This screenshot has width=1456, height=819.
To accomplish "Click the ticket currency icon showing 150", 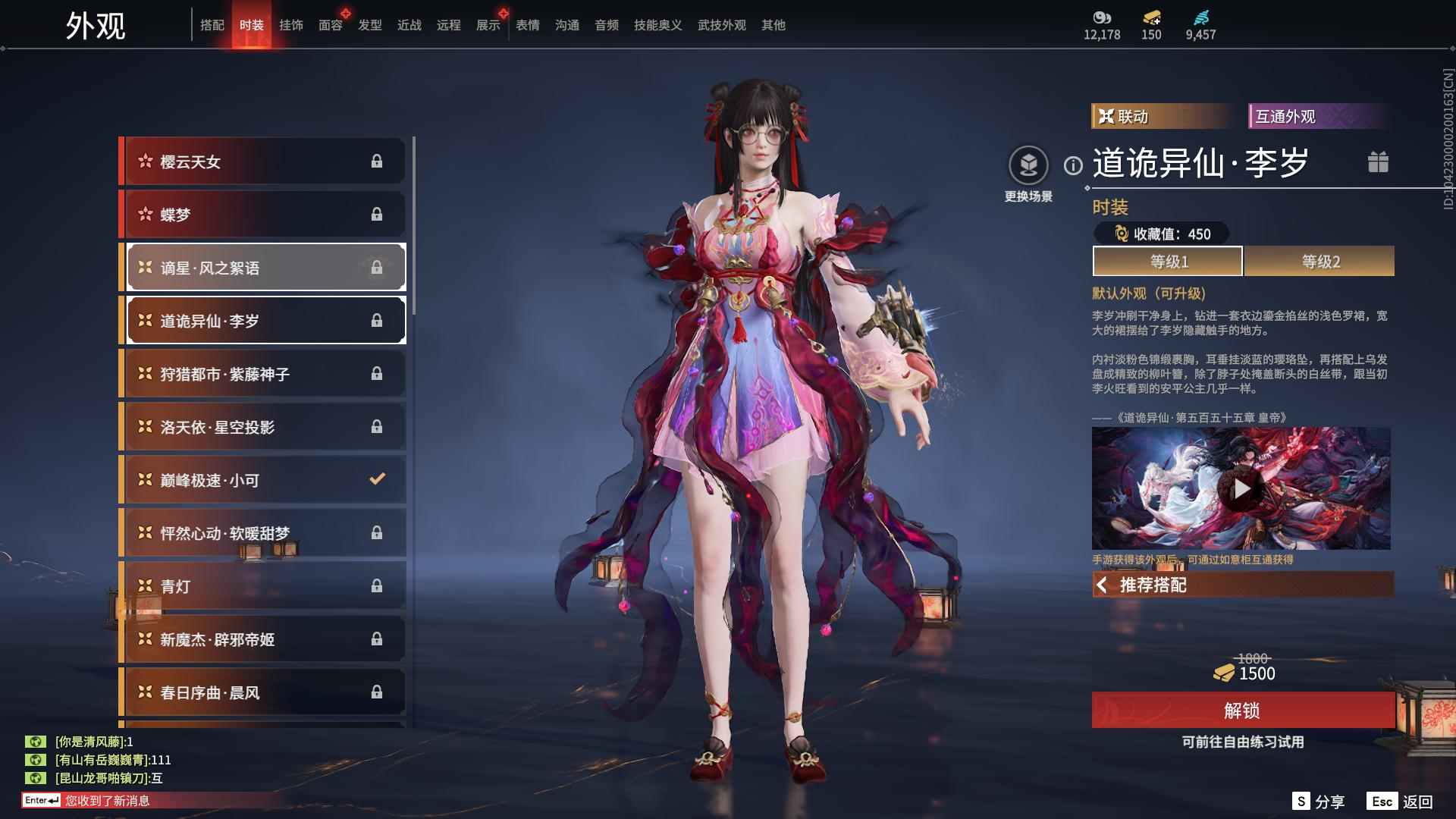I will click(x=1152, y=18).
